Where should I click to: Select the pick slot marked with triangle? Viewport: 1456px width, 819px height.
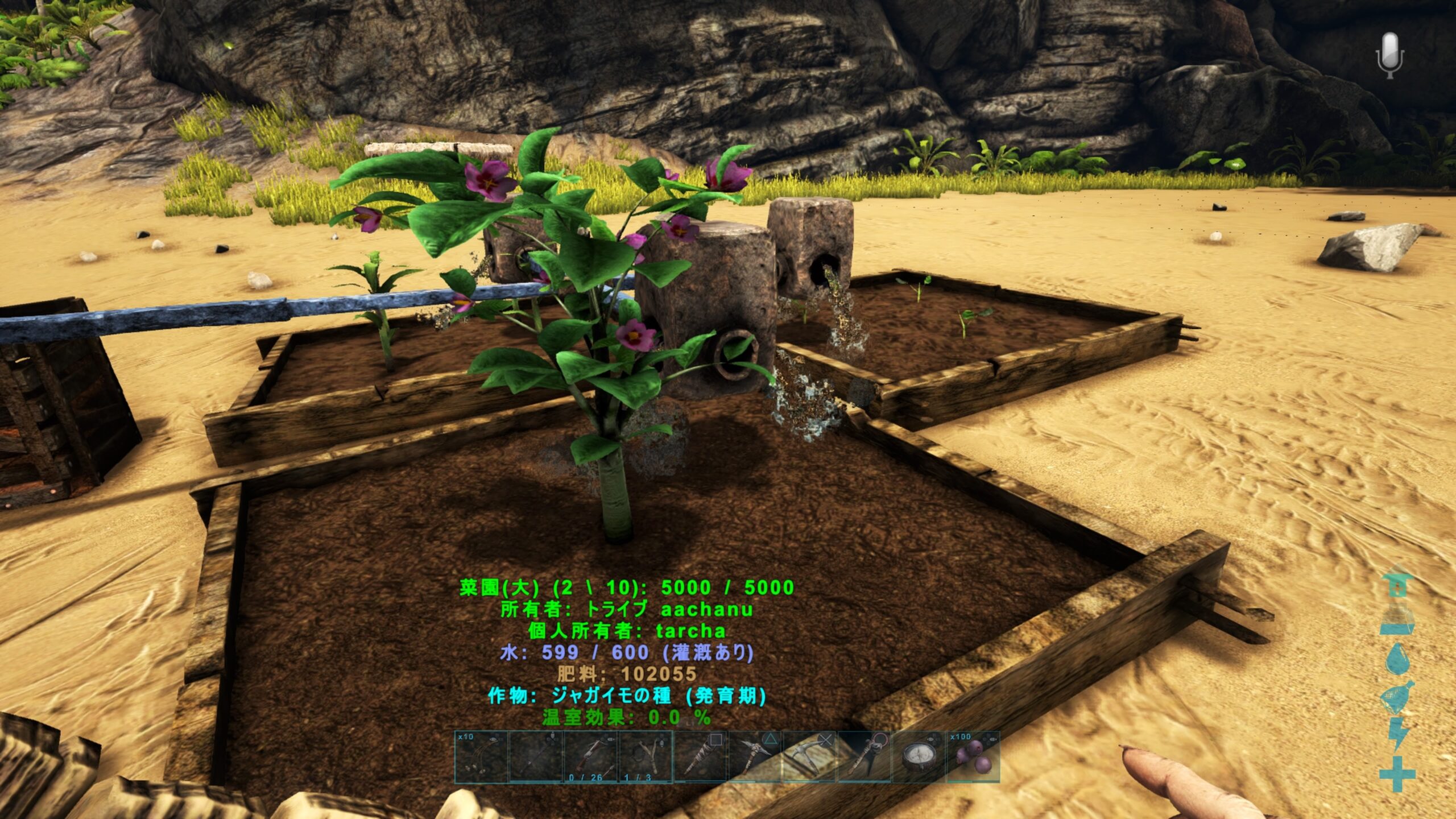755,757
